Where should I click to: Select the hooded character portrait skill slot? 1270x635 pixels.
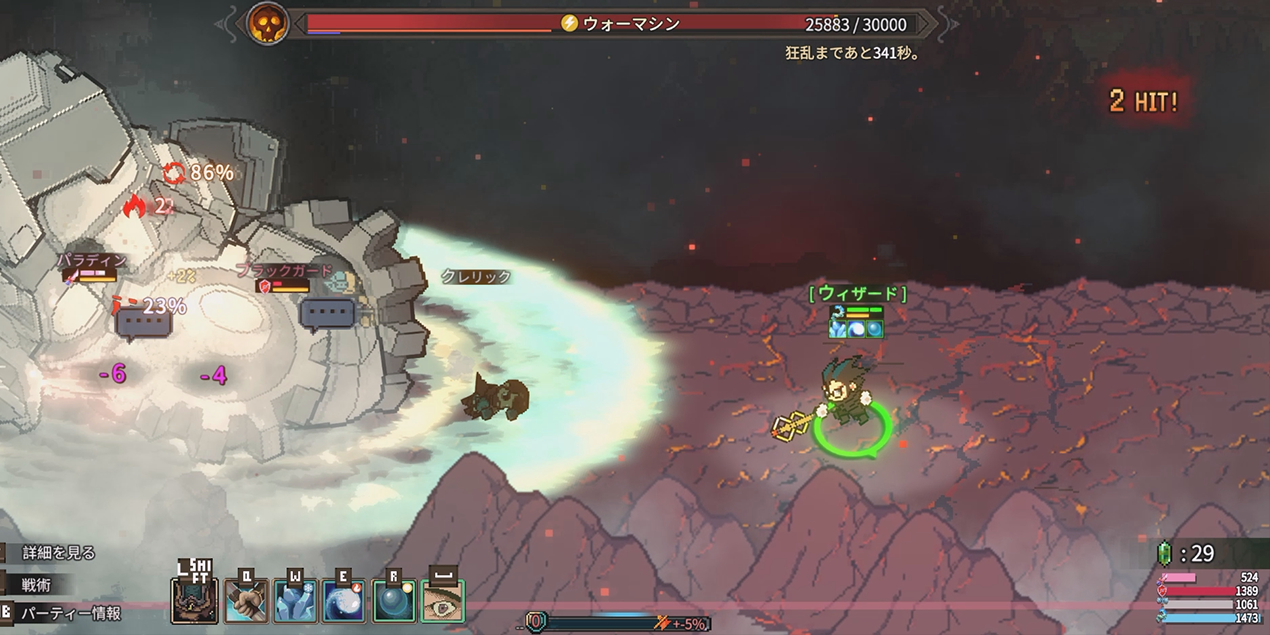pyautogui.click(x=195, y=601)
